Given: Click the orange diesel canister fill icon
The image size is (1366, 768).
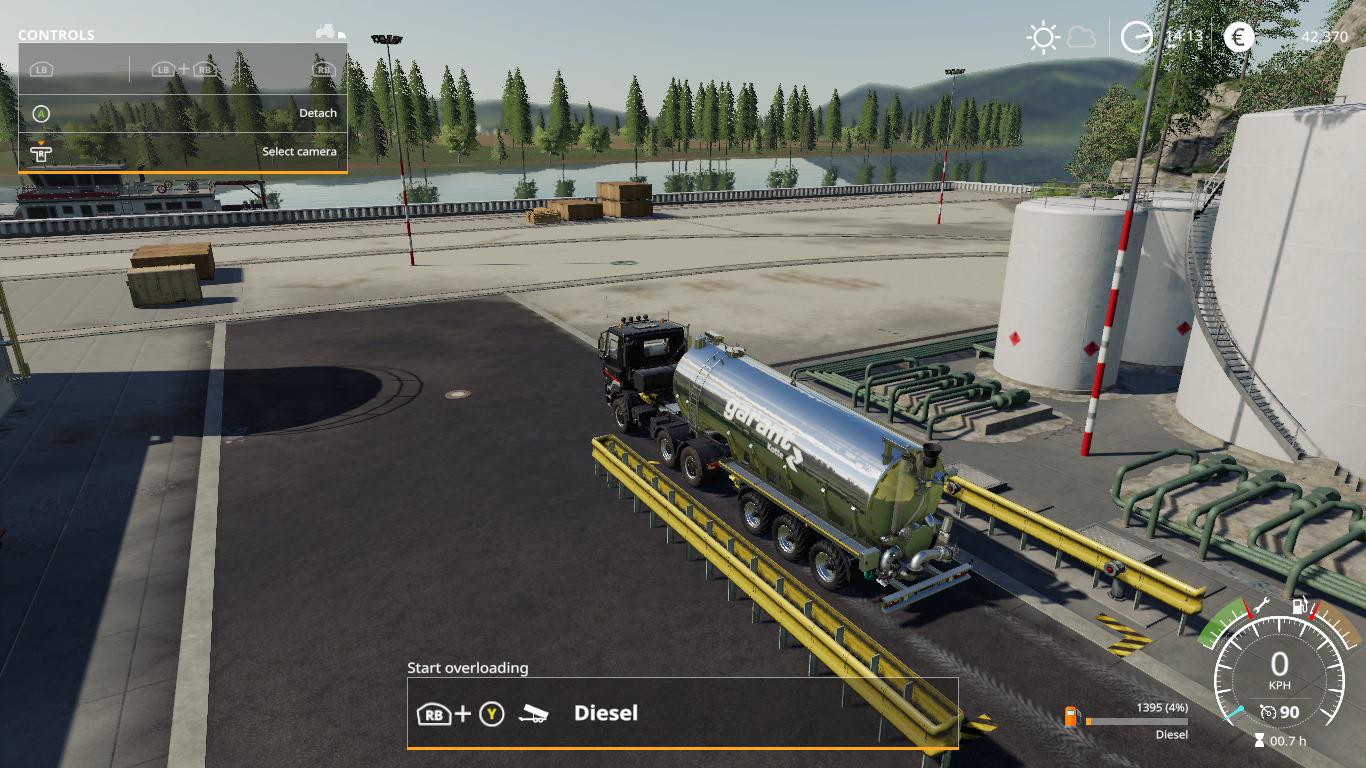Looking at the screenshot, I should [1072, 716].
